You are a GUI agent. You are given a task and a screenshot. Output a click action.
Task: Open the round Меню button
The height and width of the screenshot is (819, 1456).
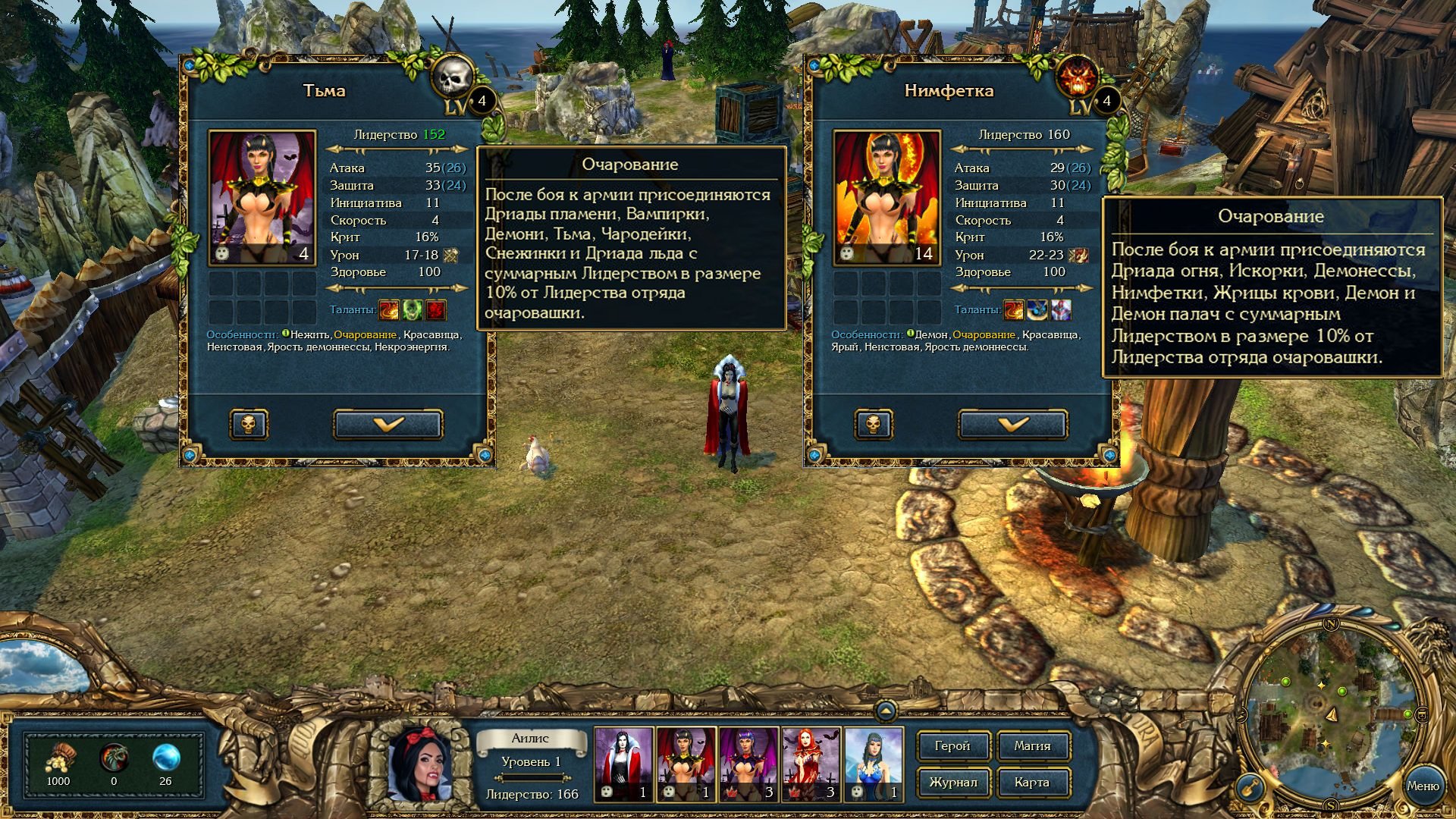click(1422, 786)
